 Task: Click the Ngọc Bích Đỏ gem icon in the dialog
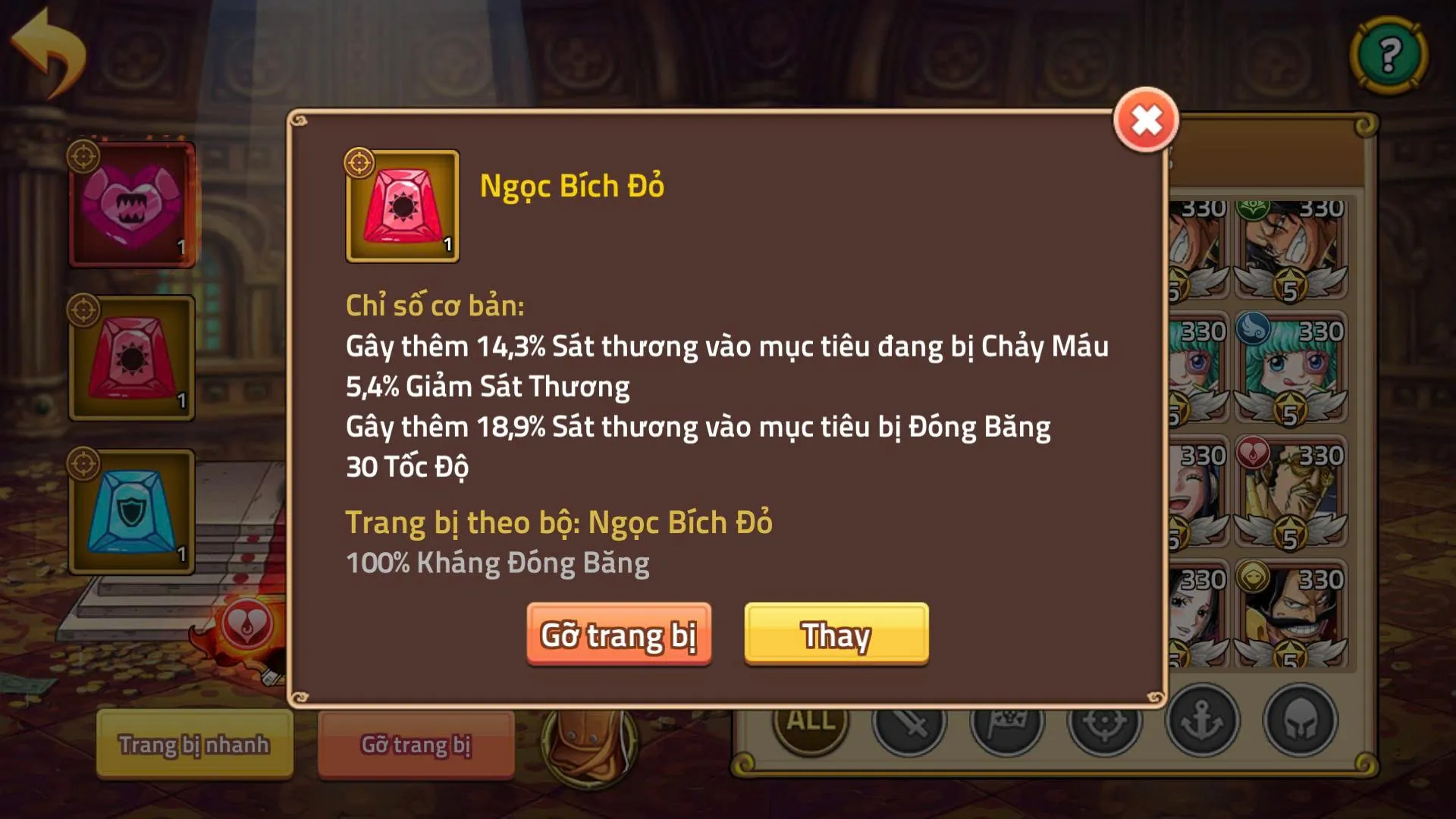403,206
